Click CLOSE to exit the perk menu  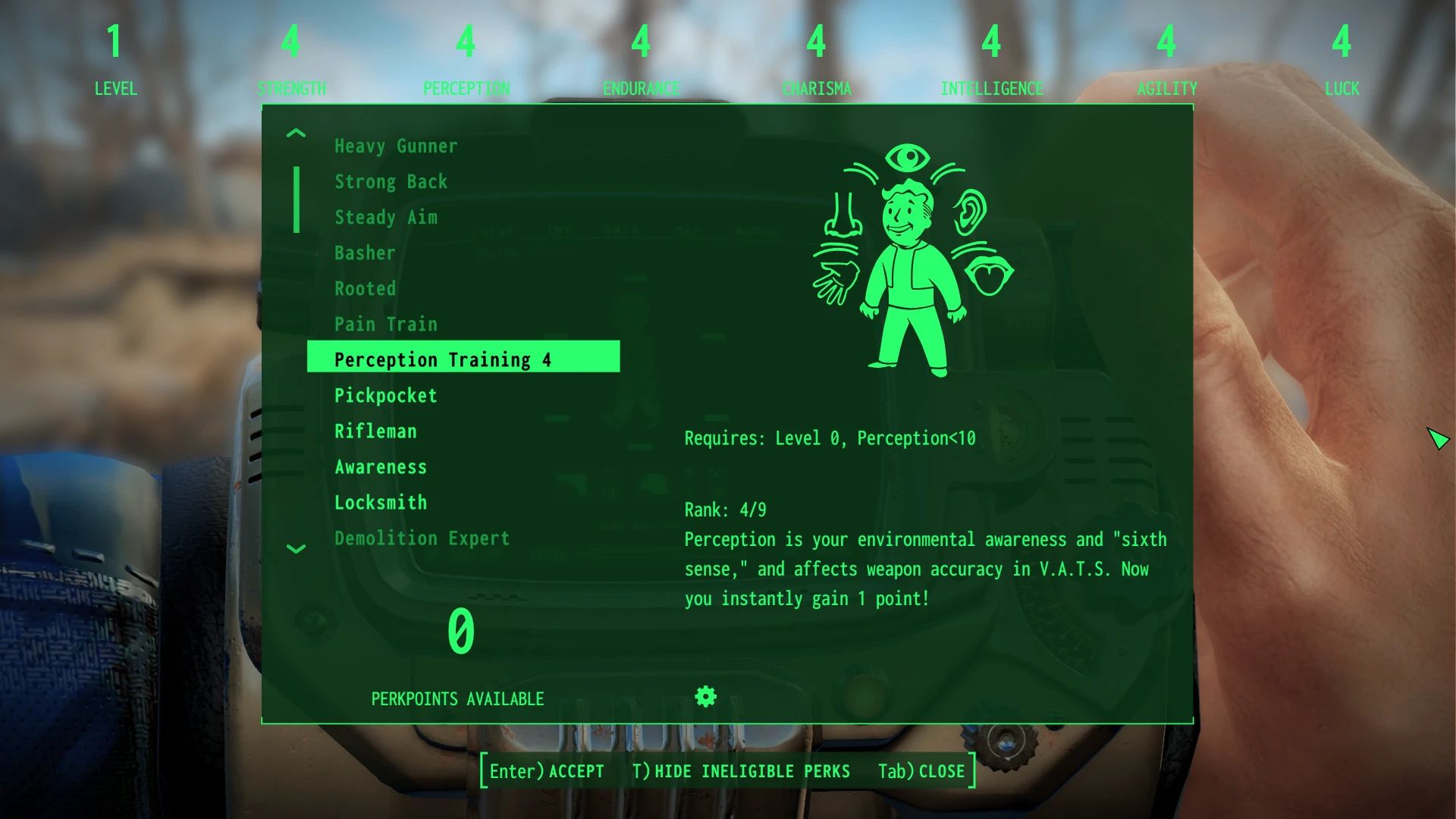920,771
